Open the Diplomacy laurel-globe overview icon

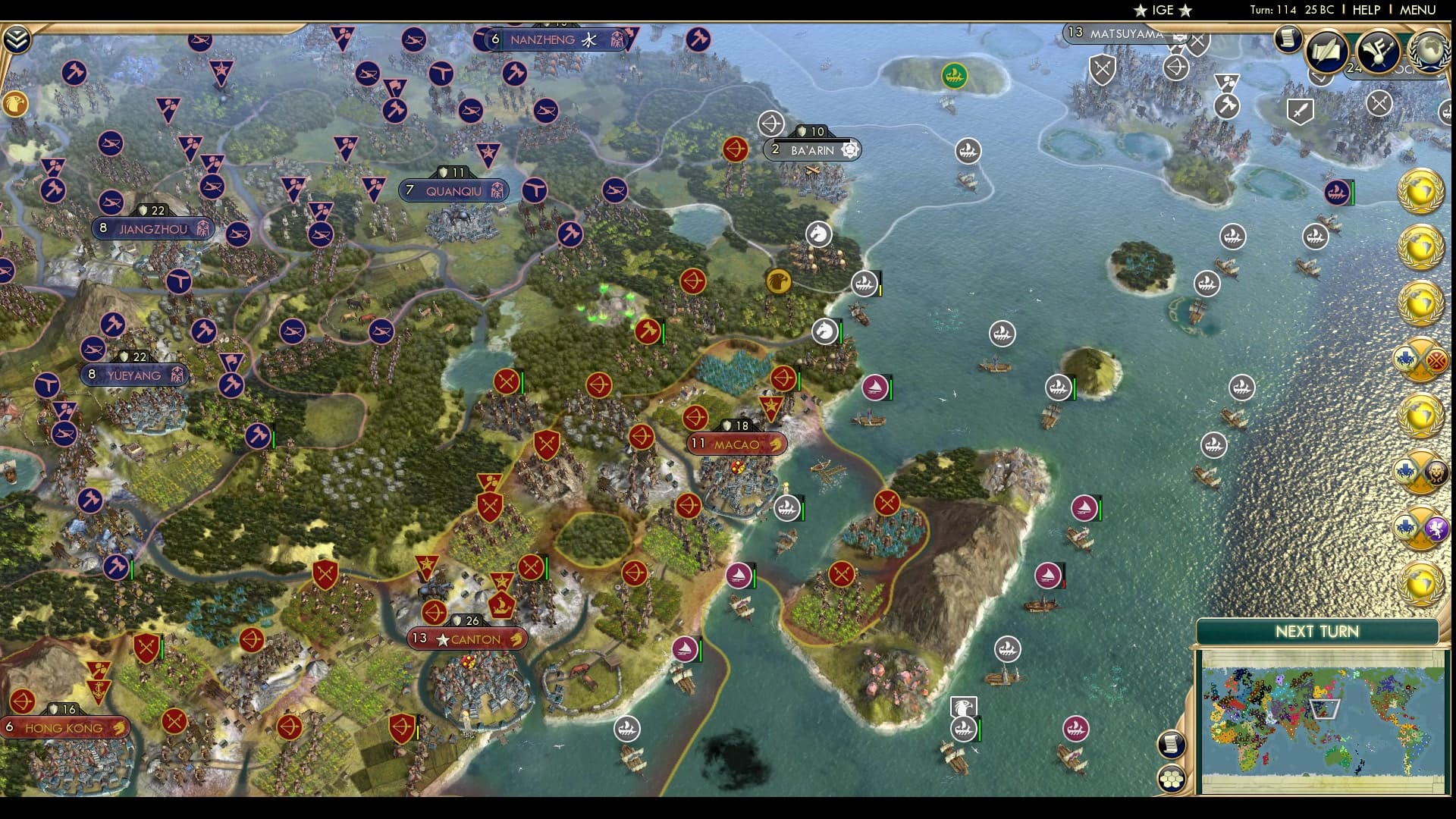tap(1429, 53)
